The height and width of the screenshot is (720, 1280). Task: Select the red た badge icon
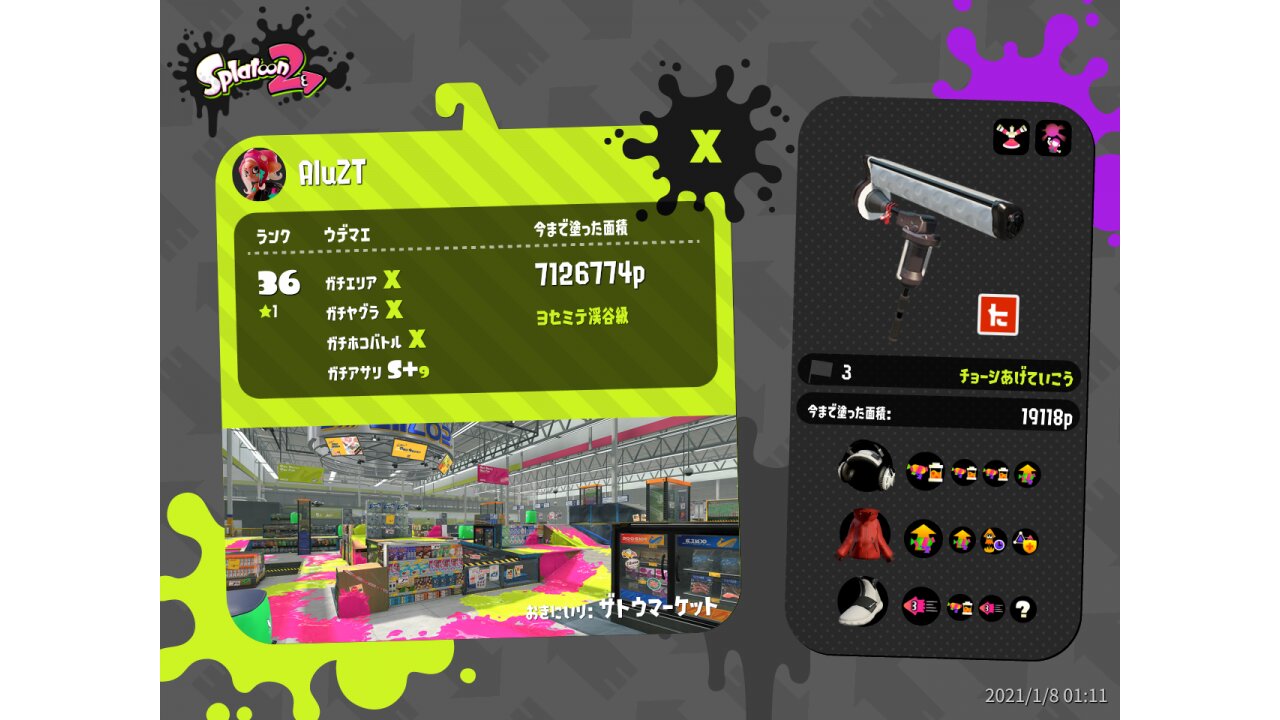(997, 315)
